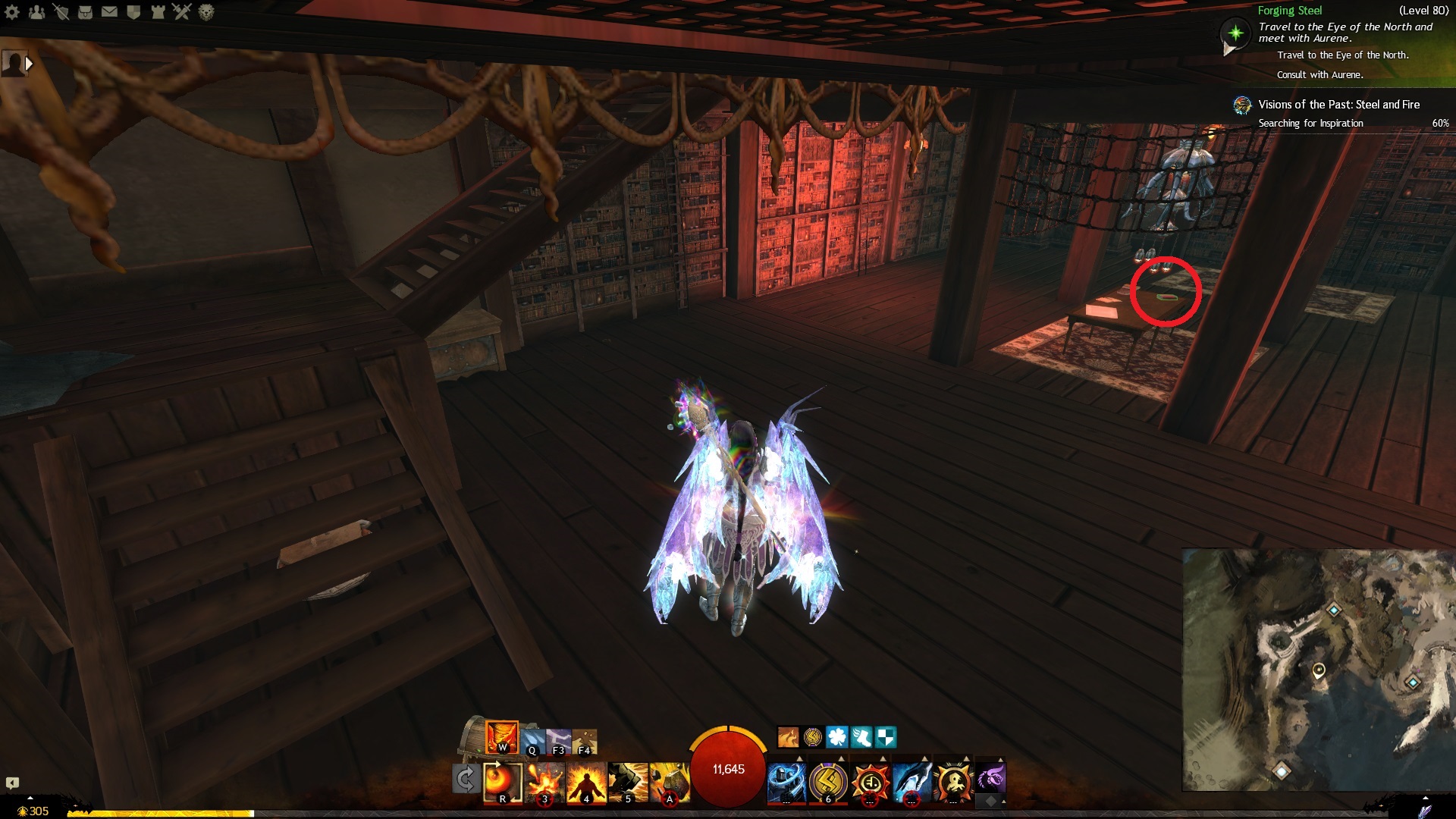Screen dimensions: 1456x819
Task: Switch to Air attunement
Action: coord(559,742)
